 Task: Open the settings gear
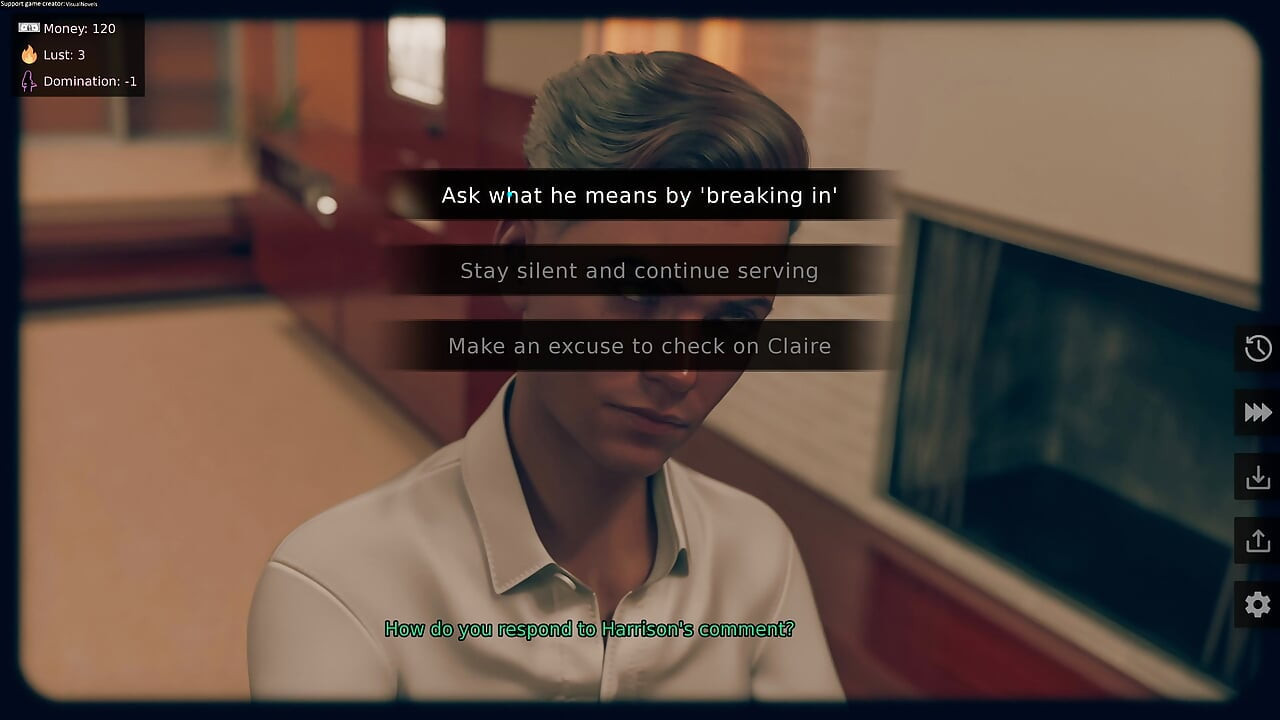(1256, 605)
